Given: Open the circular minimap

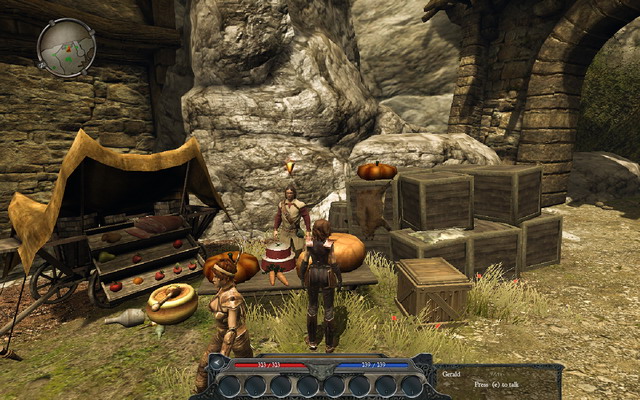Looking at the screenshot, I should [x=66, y=47].
